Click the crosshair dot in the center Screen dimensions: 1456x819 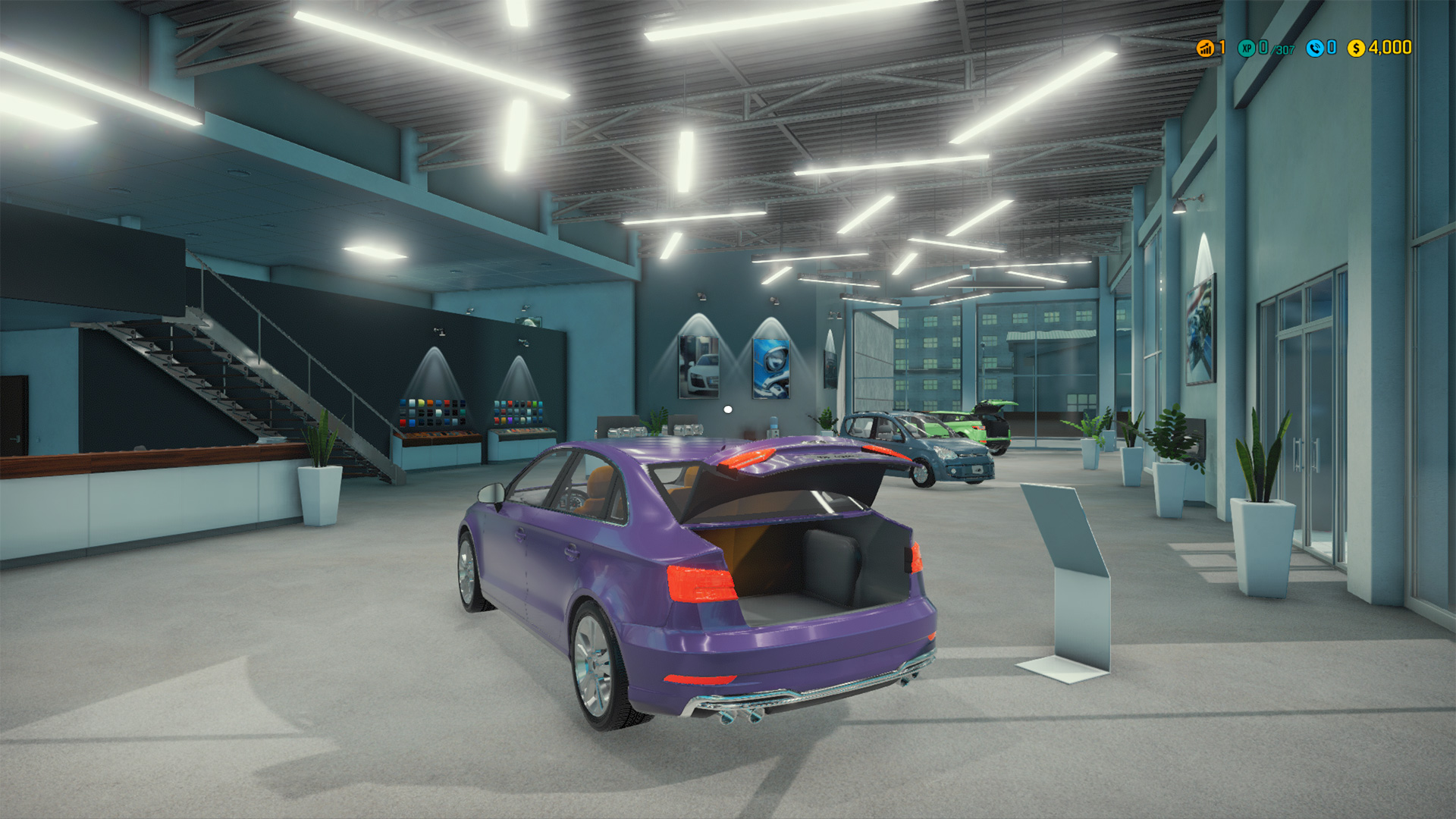728,408
